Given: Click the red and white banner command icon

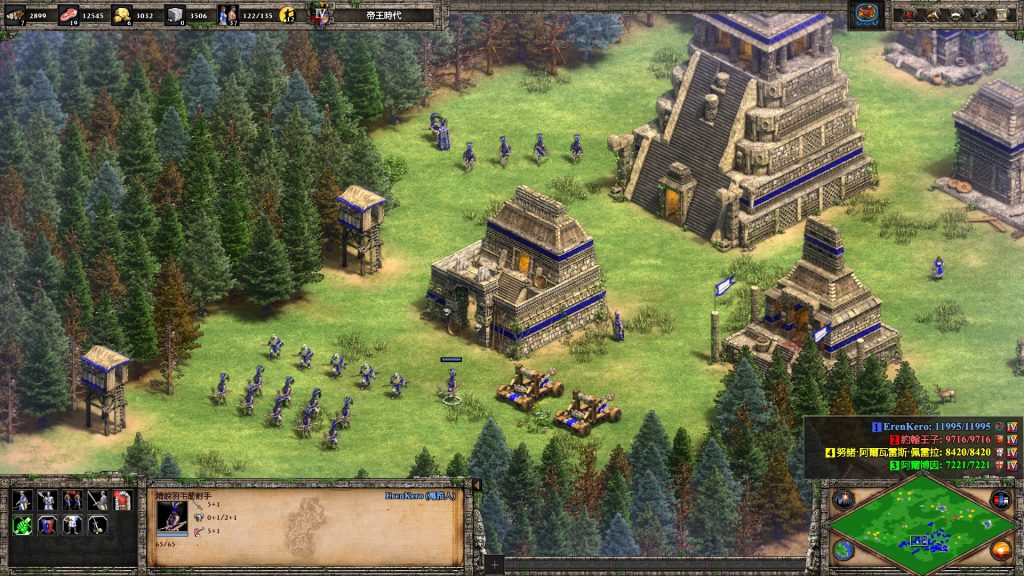Looking at the screenshot, I should tap(122, 501).
